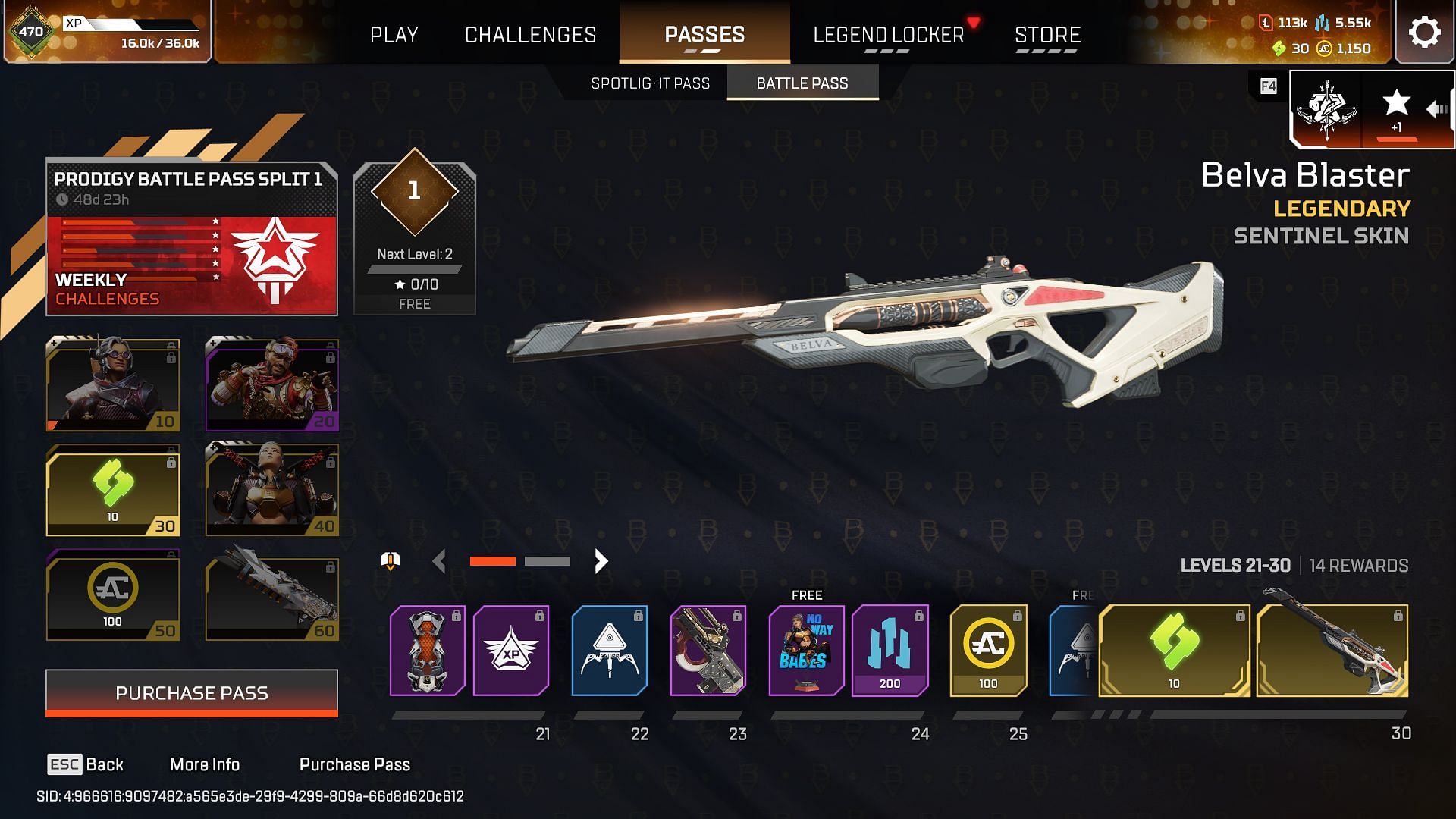The height and width of the screenshot is (819, 1456).
Task: Select the Battle Pass sub-tab
Action: coord(802,83)
